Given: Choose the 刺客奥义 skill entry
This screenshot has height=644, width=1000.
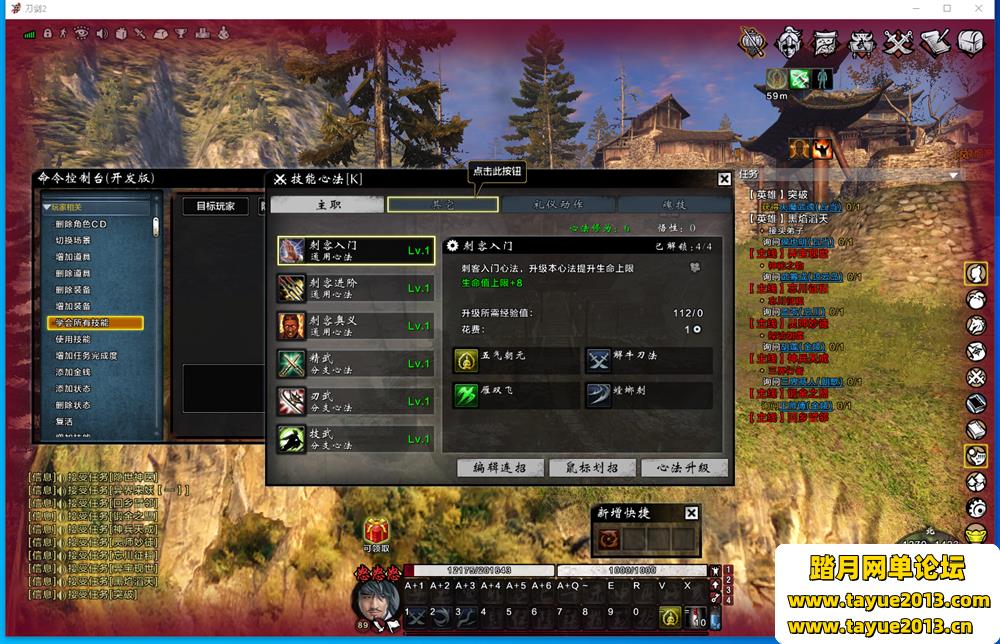Looking at the screenshot, I should [355, 326].
